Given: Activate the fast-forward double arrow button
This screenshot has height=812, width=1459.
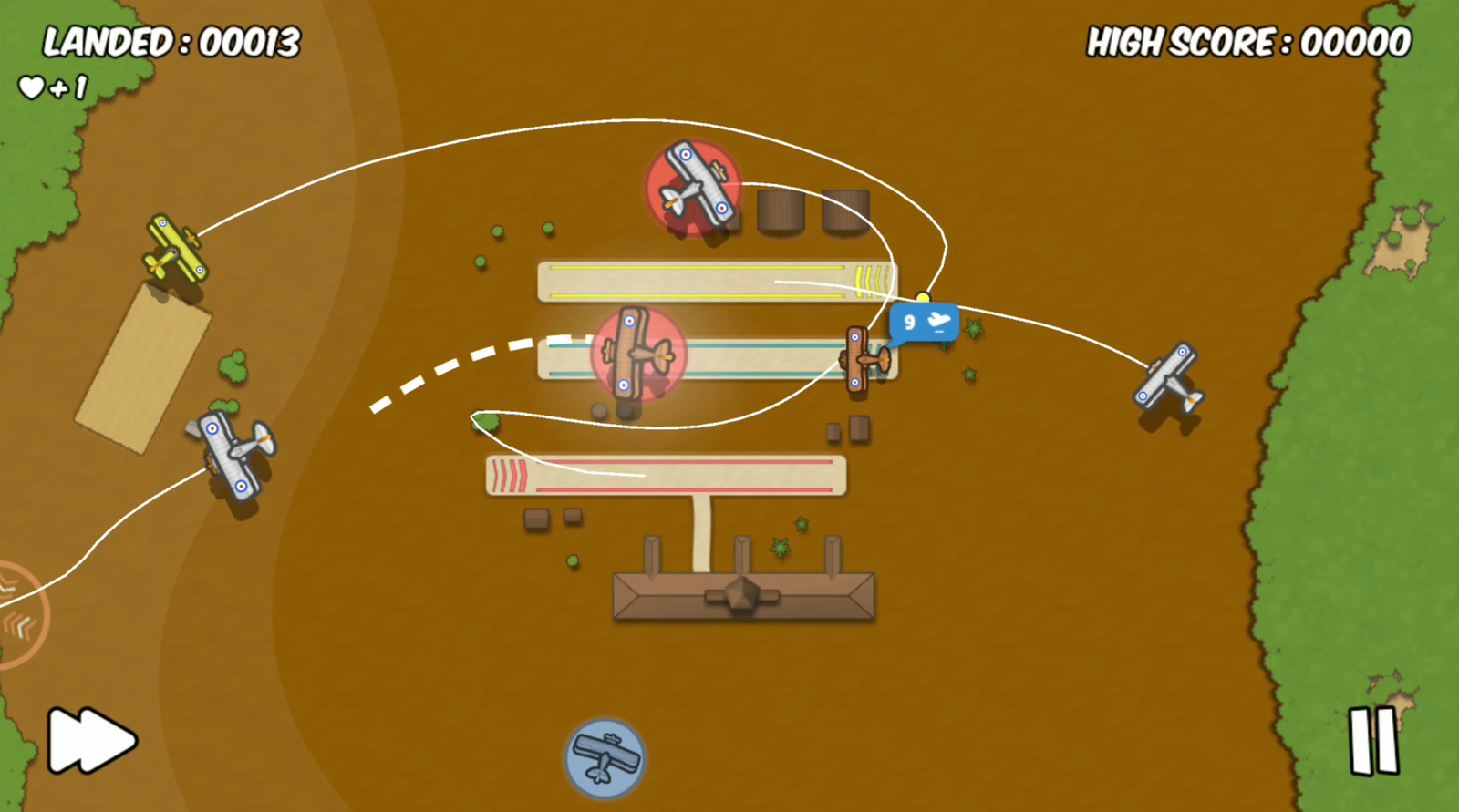Looking at the screenshot, I should pos(90,740).
